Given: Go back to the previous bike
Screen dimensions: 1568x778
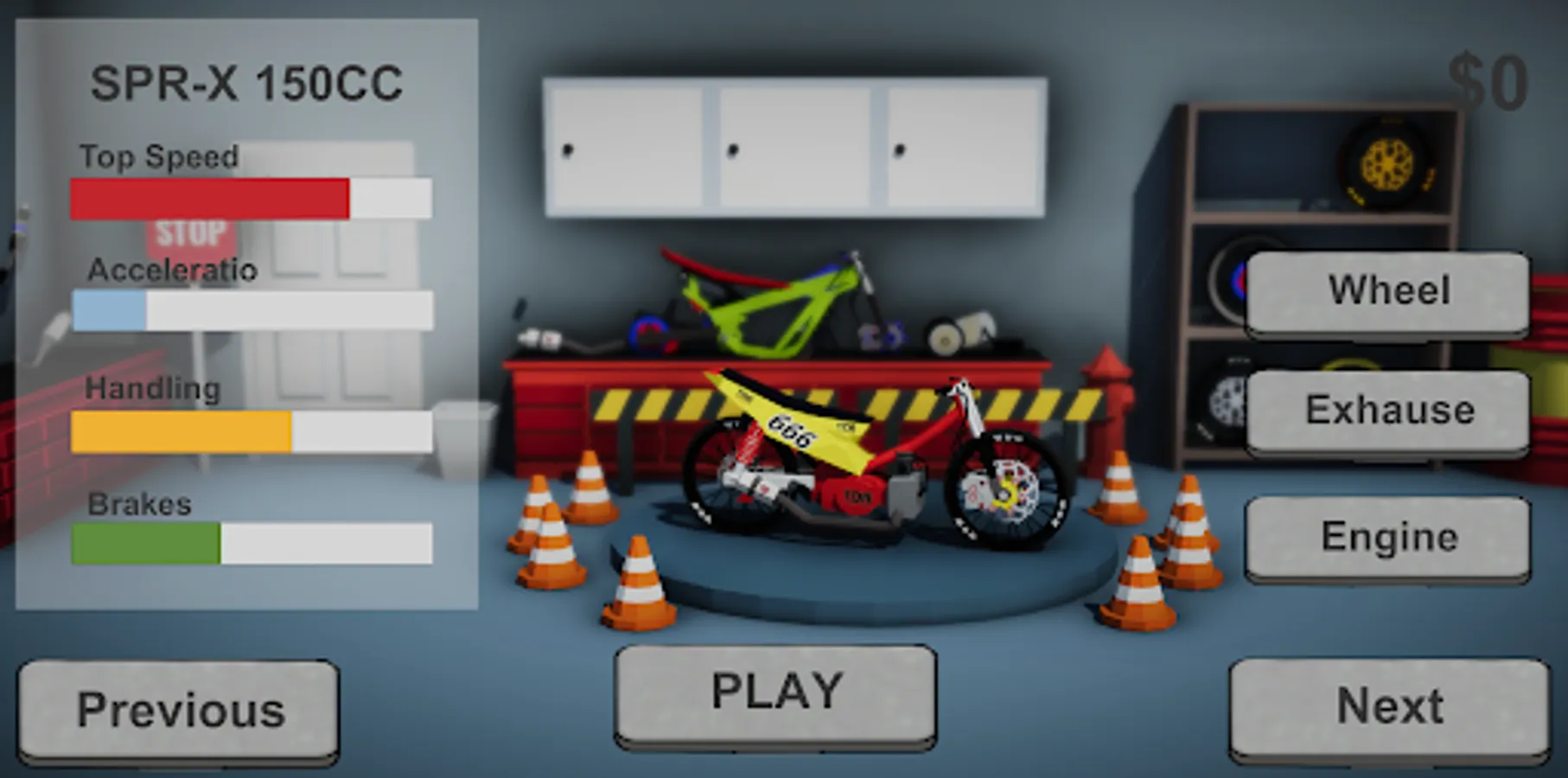Looking at the screenshot, I should pos(178,709).
